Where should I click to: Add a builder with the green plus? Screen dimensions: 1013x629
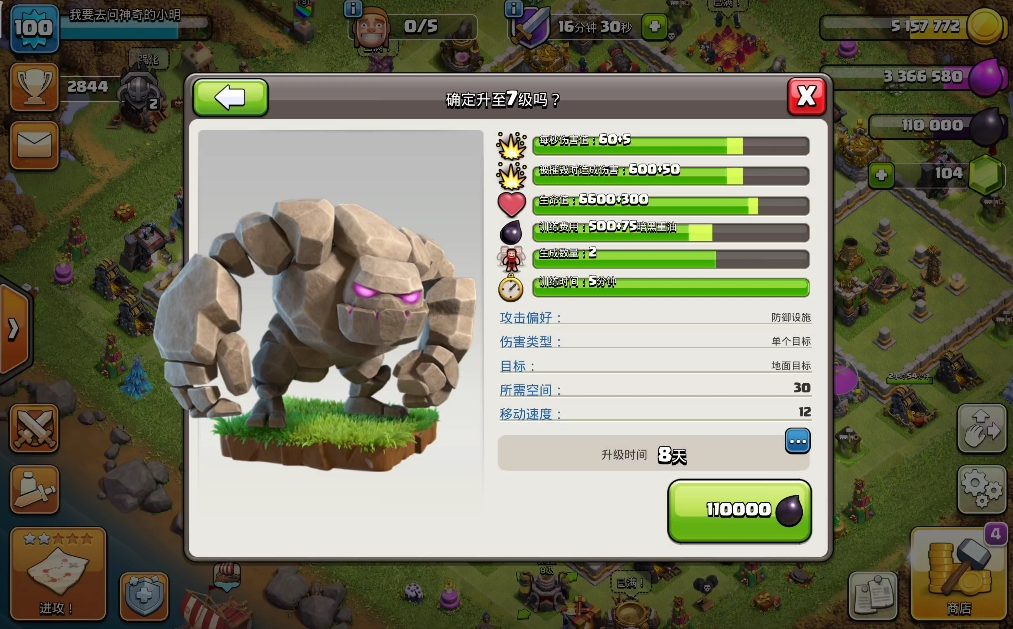point(654,27)
